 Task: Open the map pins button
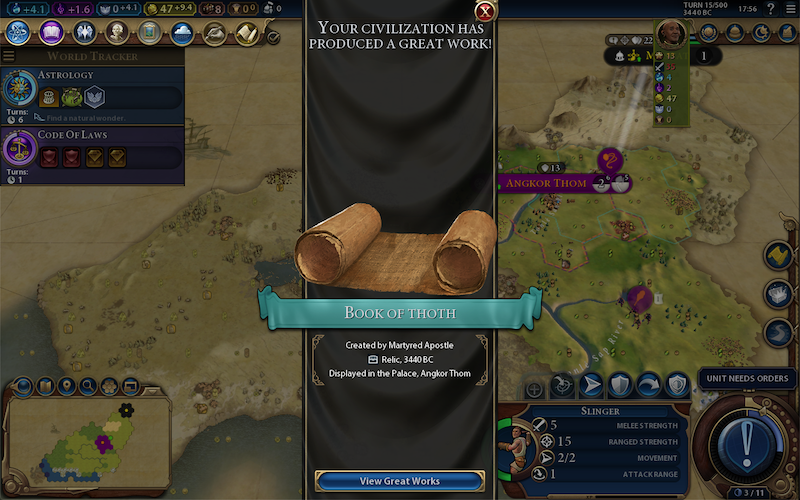pos(66,386)
